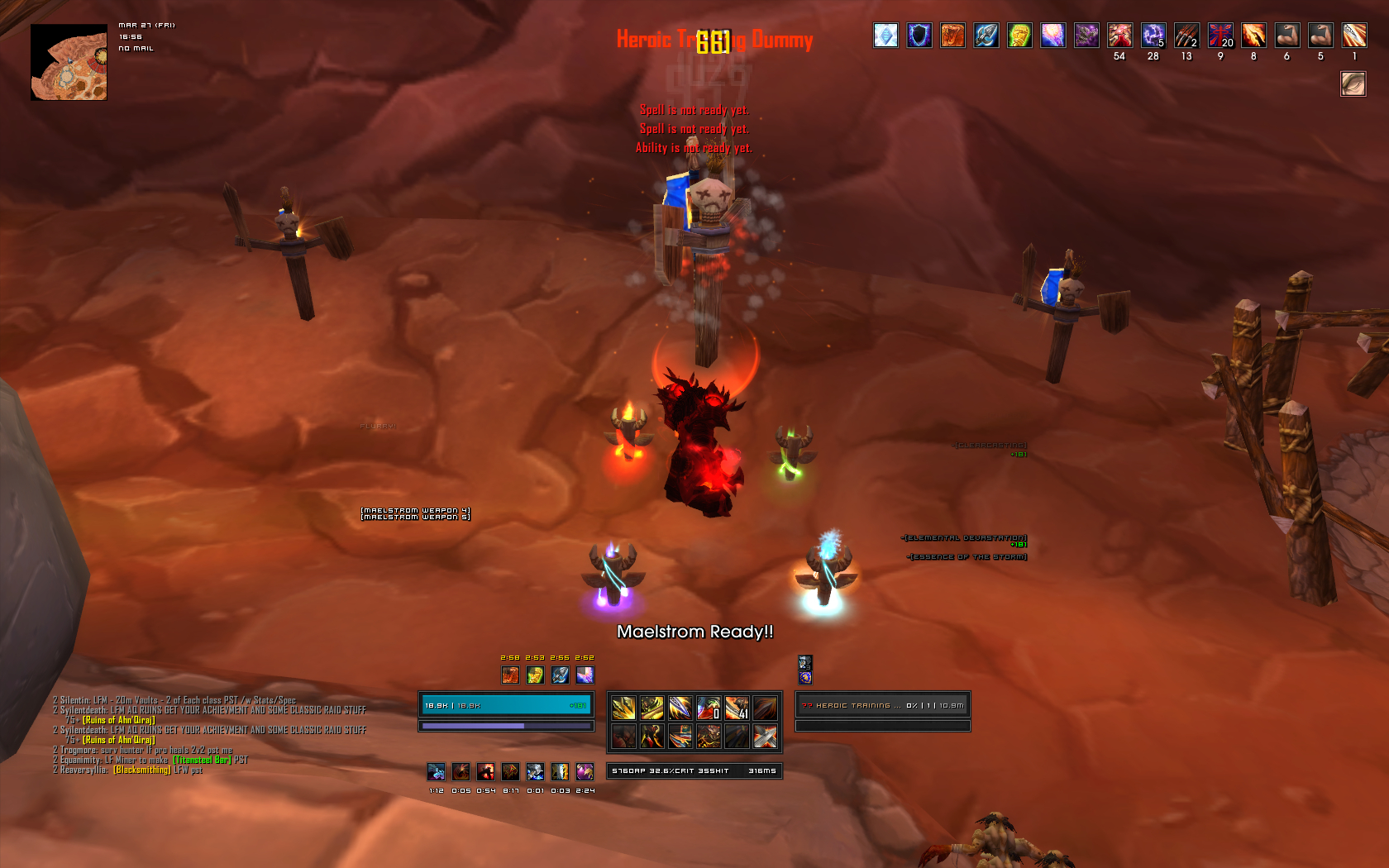
Task: Select the cooldown icon with 8:17 remaining
Action: (x=511, y=771)
